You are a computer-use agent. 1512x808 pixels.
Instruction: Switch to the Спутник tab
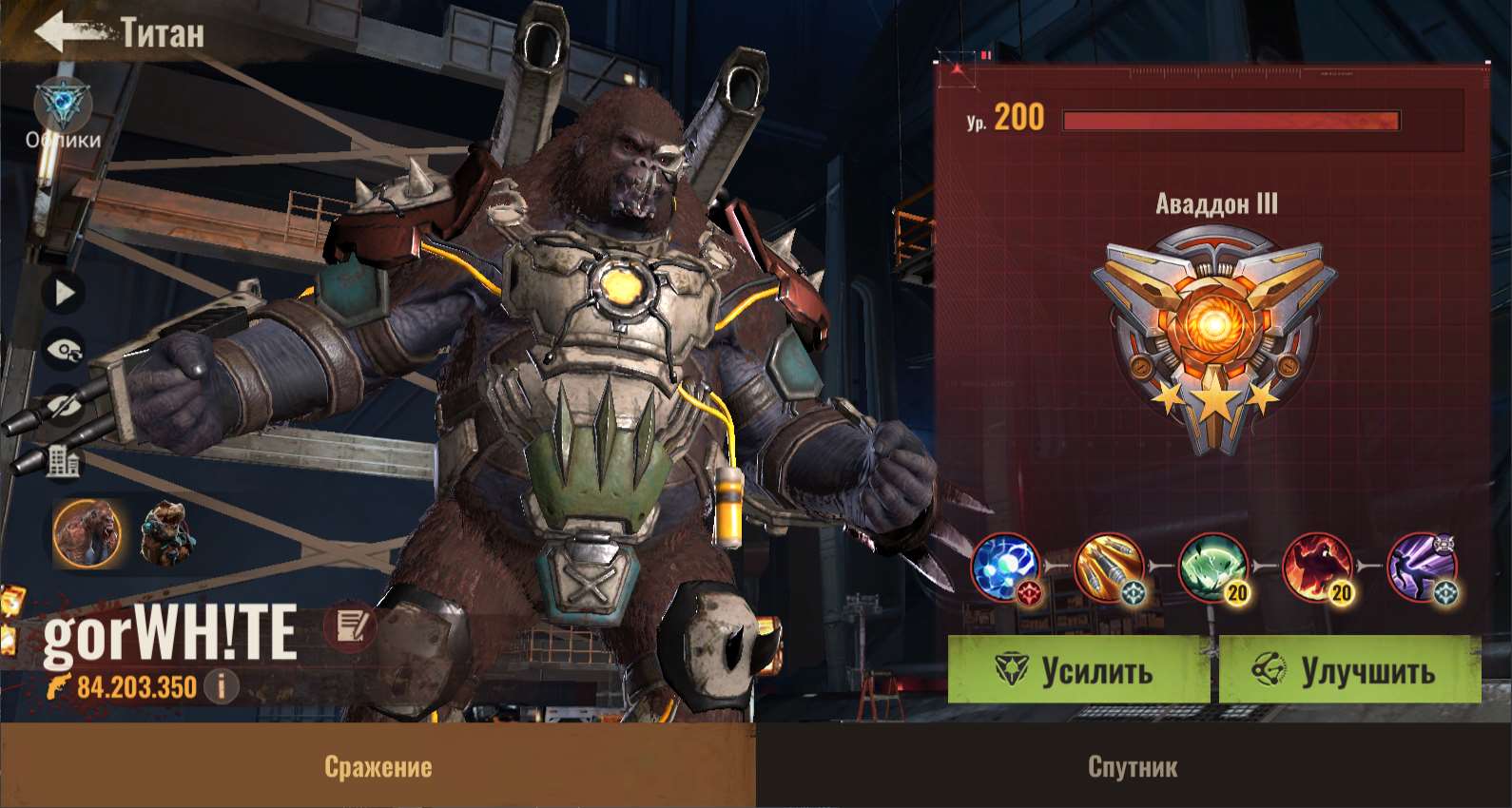(1133, 766)
